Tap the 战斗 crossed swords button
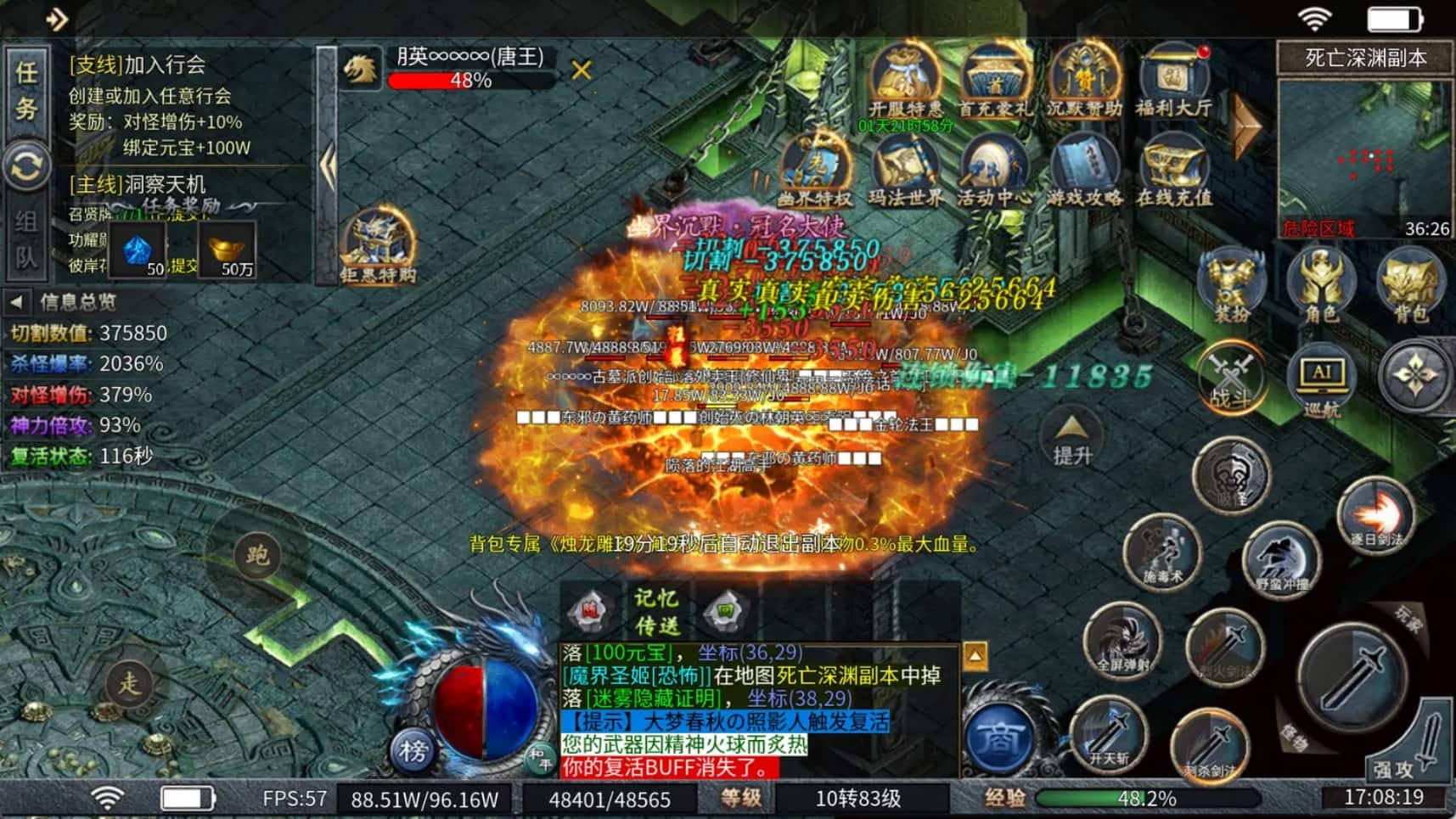1456x819 pixels. [x=1231, y=378]
